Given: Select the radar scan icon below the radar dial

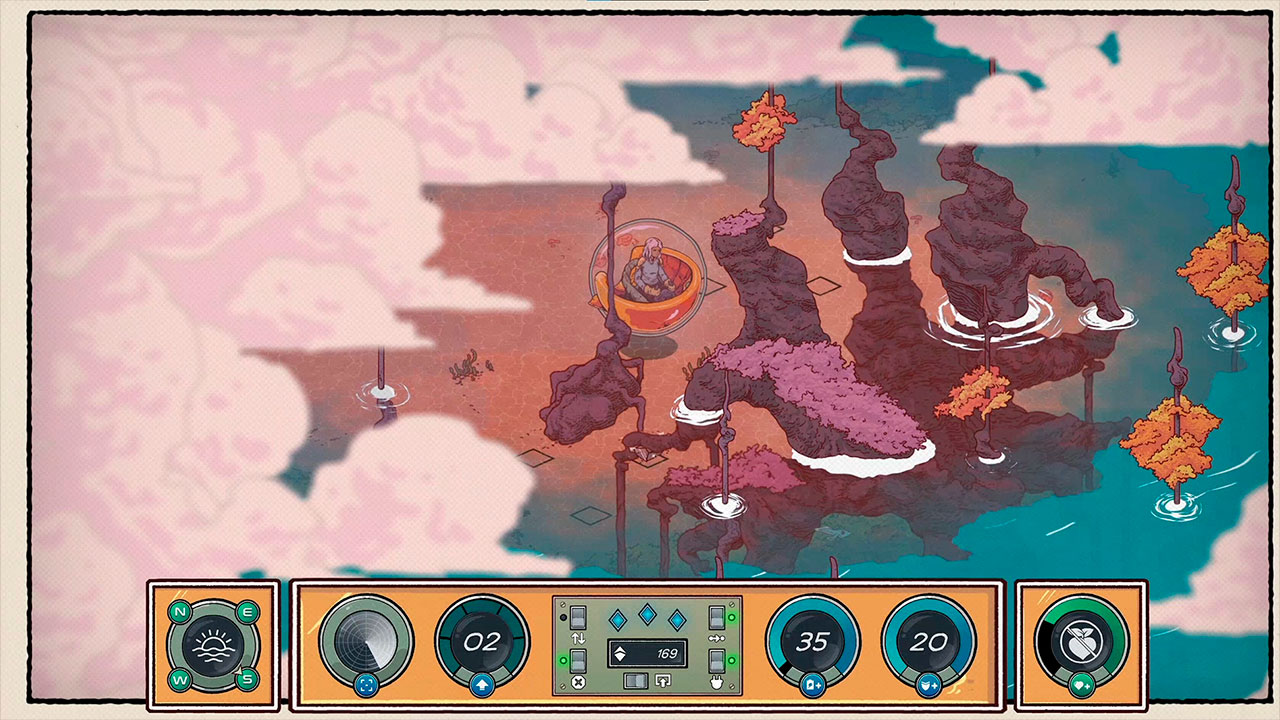Looking at the screenshot, I should [367, 686].
